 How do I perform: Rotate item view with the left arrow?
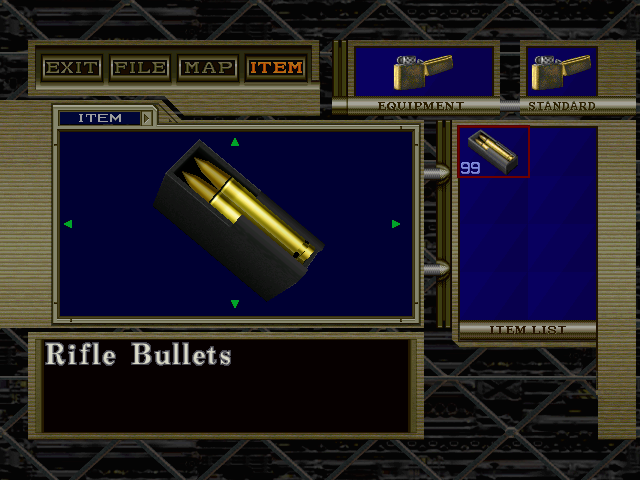point(68,224)
